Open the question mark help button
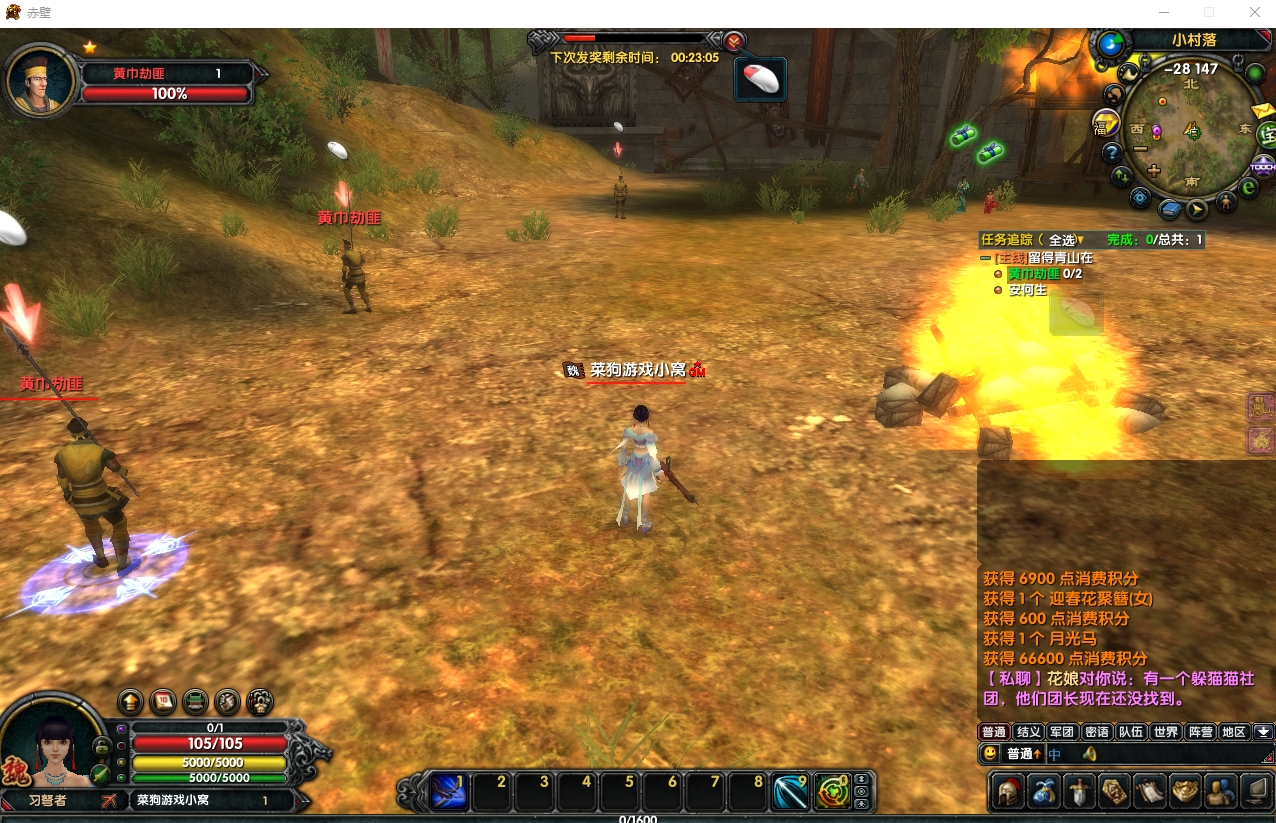This screenshot has height=823, width=1276. click(x=1111, y=153)
